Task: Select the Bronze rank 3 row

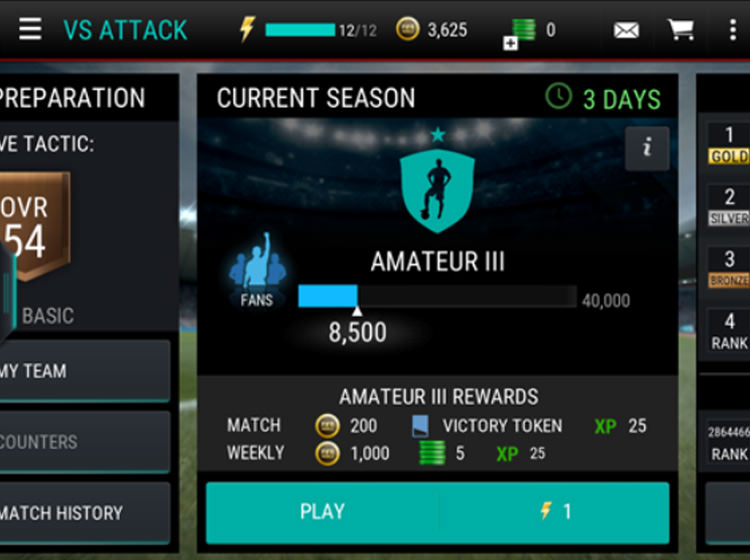Action: coord(729,270)
